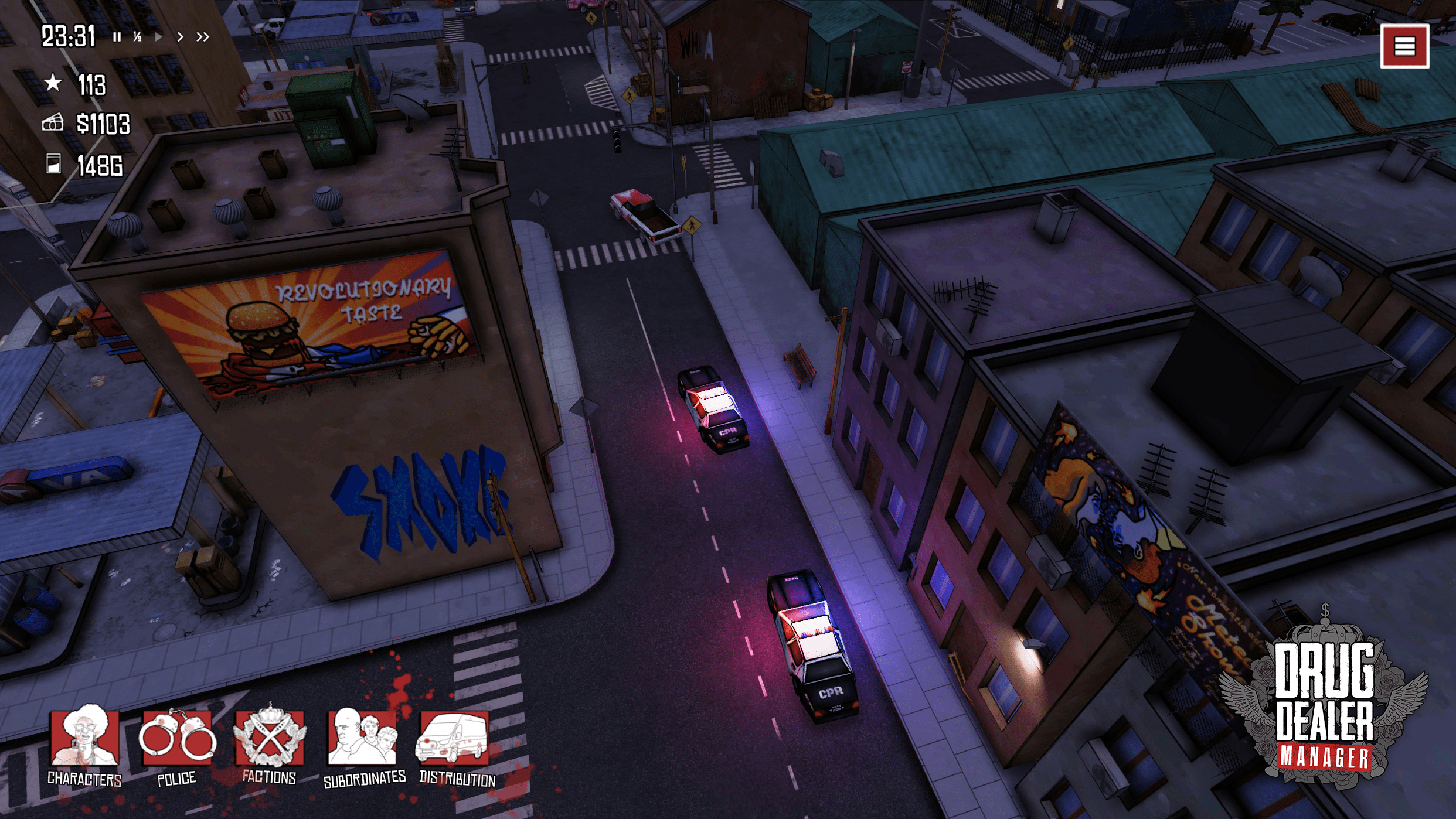Set game speed to half
The height and width of the screenshot is (819, 1456).
pos(137,37)
